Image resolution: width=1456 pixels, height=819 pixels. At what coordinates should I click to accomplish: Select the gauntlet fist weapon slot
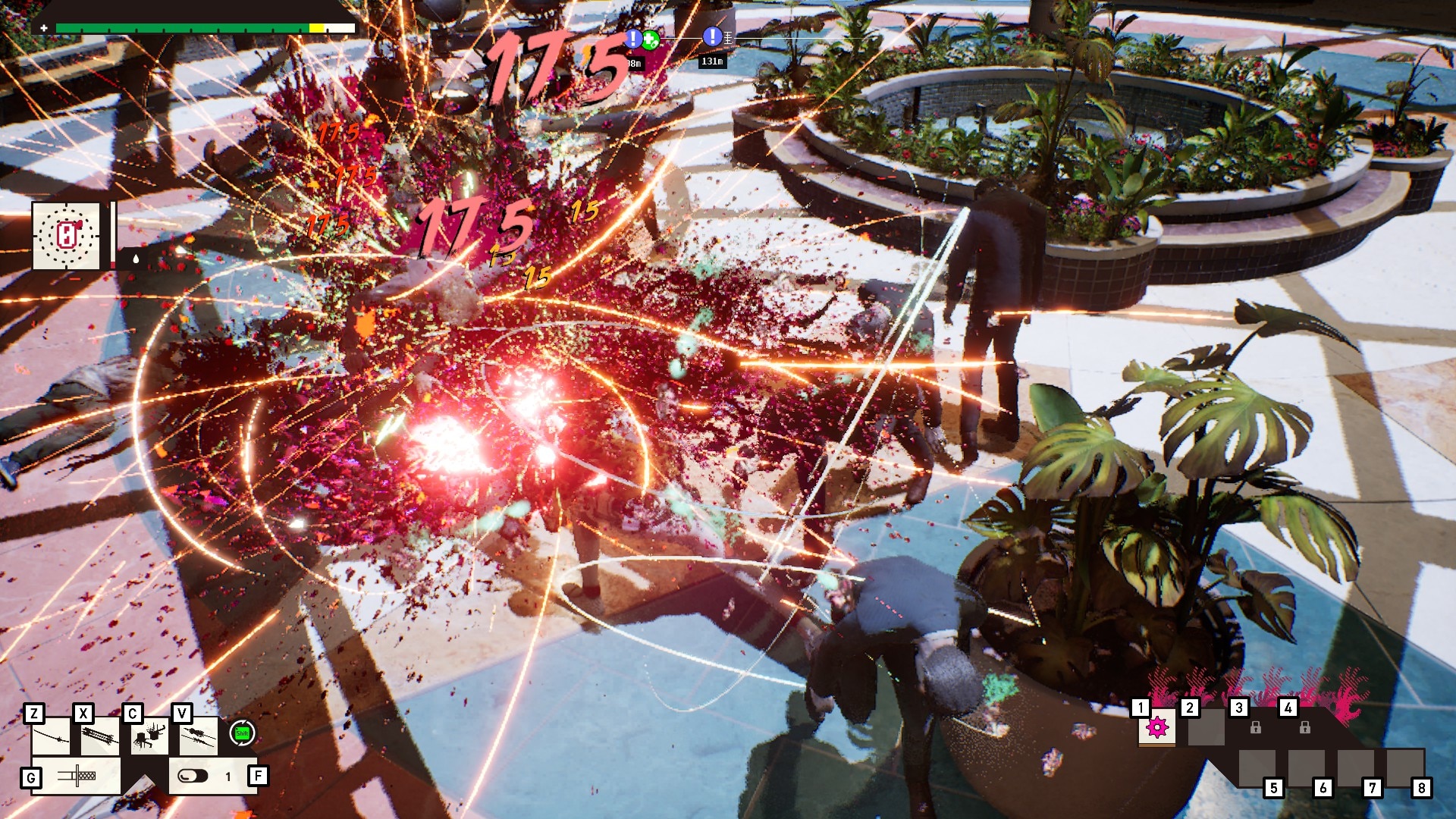149,736
